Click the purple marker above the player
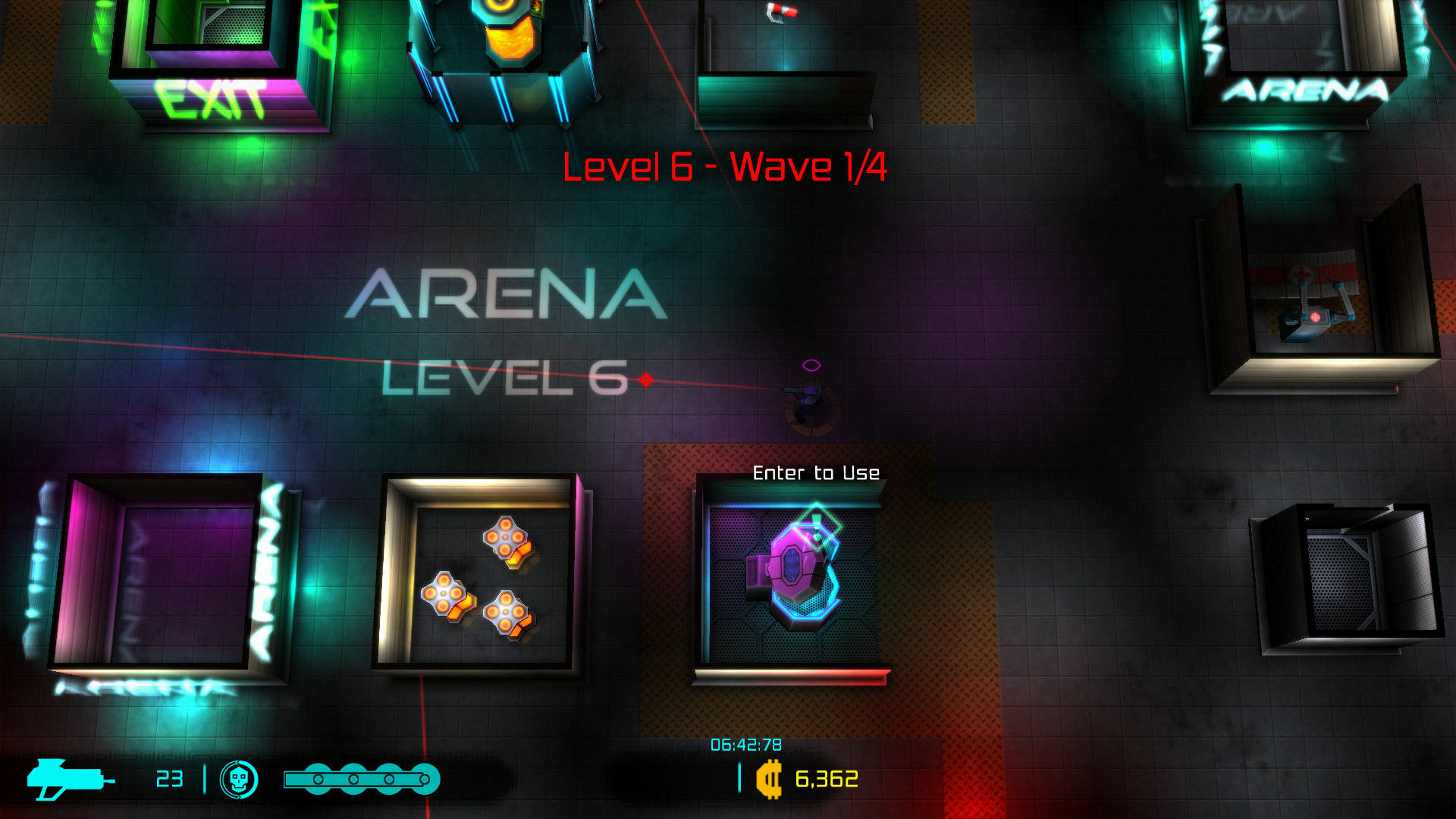Image resolution: width=1456 pixels, height=819 pixels. click(810, 363)
